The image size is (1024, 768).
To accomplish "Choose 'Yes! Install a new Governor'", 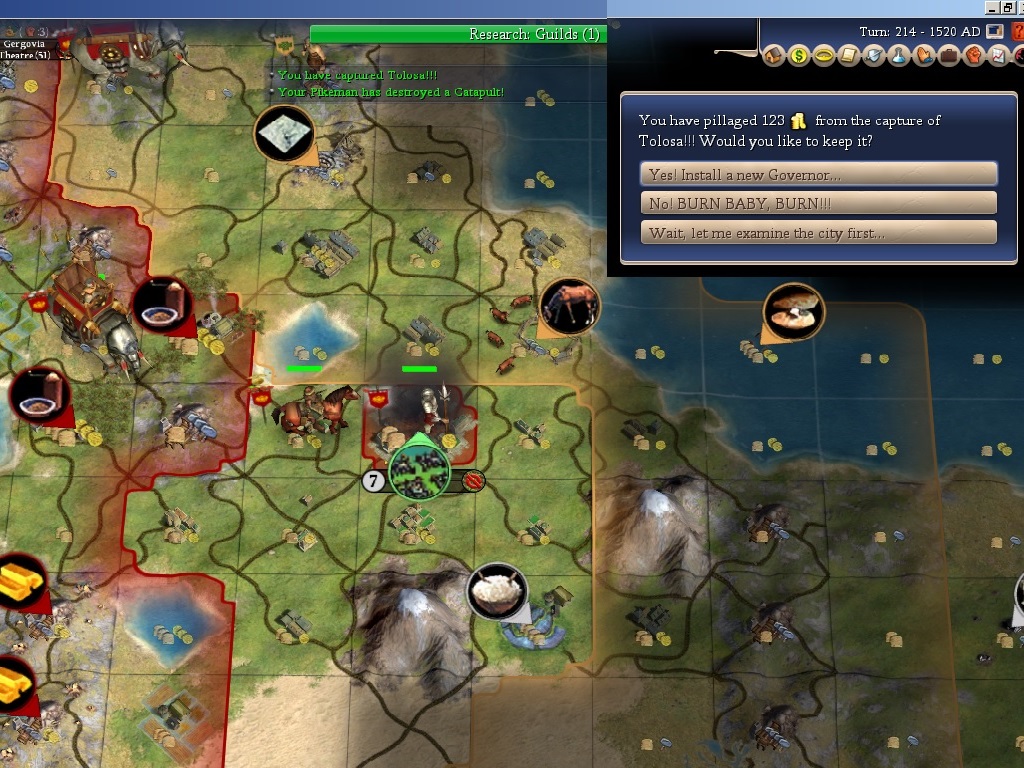I will pos(818,174).
